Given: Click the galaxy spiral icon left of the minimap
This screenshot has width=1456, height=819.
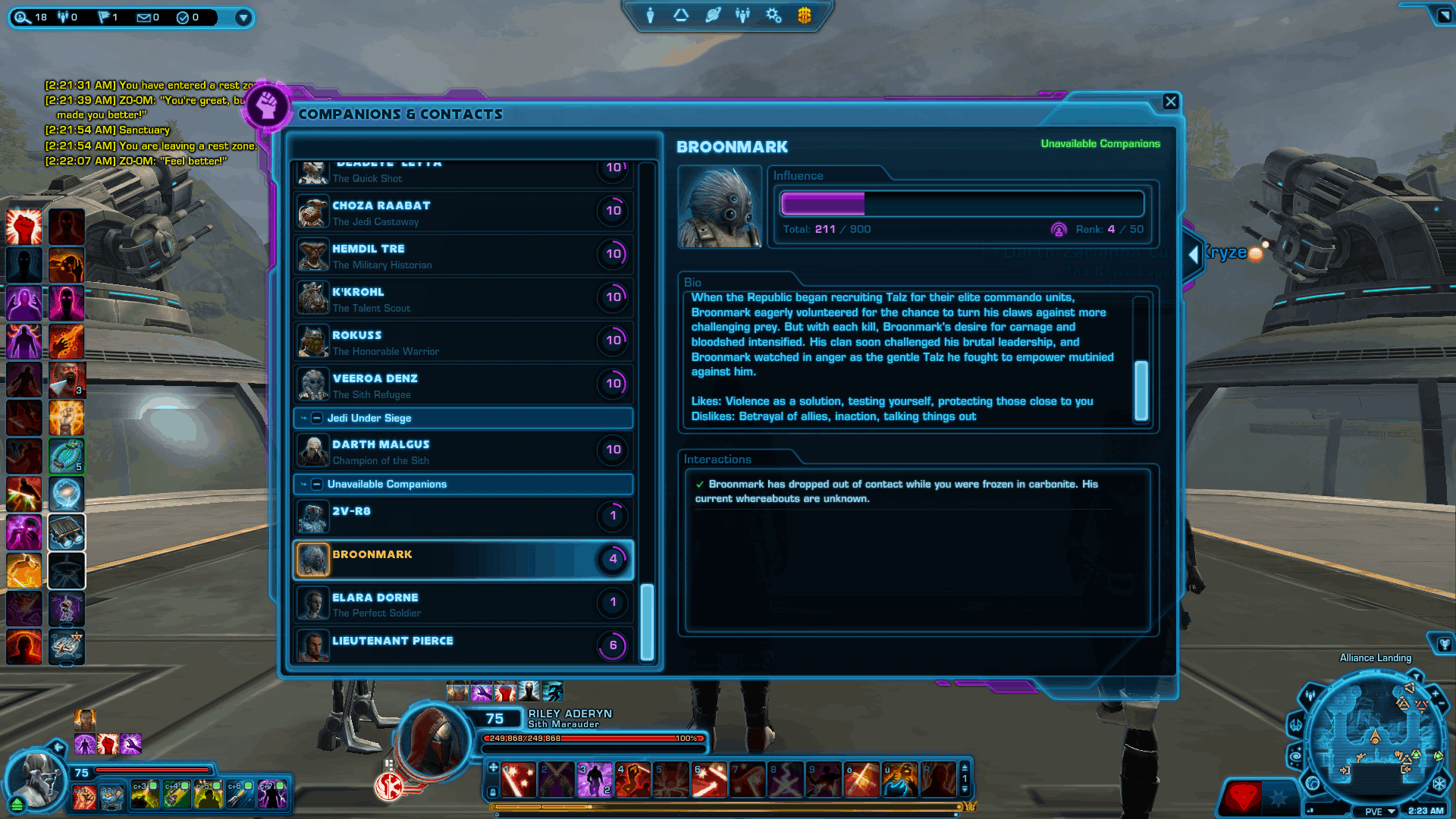Looking at the screenshot, I should tap(1296, 756).
